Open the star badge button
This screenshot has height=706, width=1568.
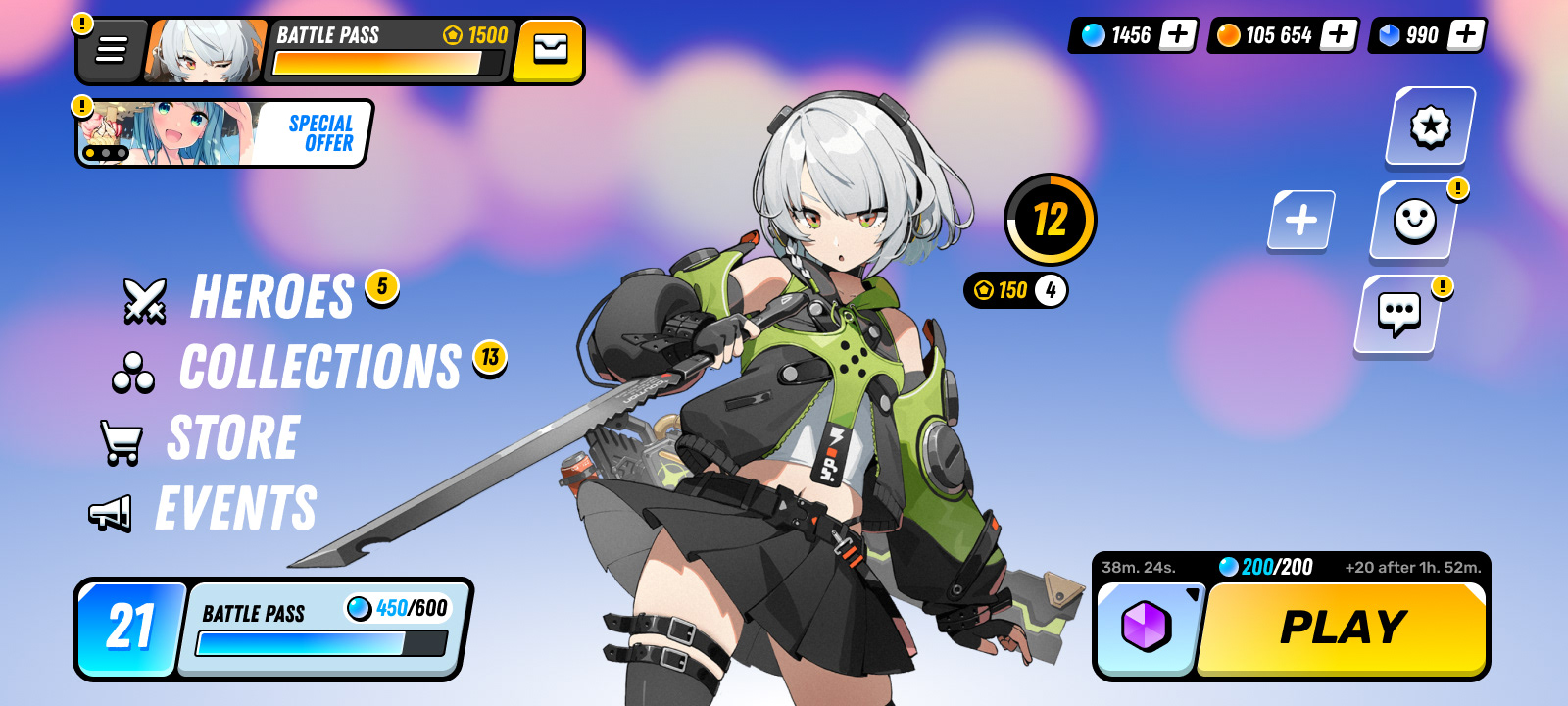pyautogui.click(x=1430, y=126)
